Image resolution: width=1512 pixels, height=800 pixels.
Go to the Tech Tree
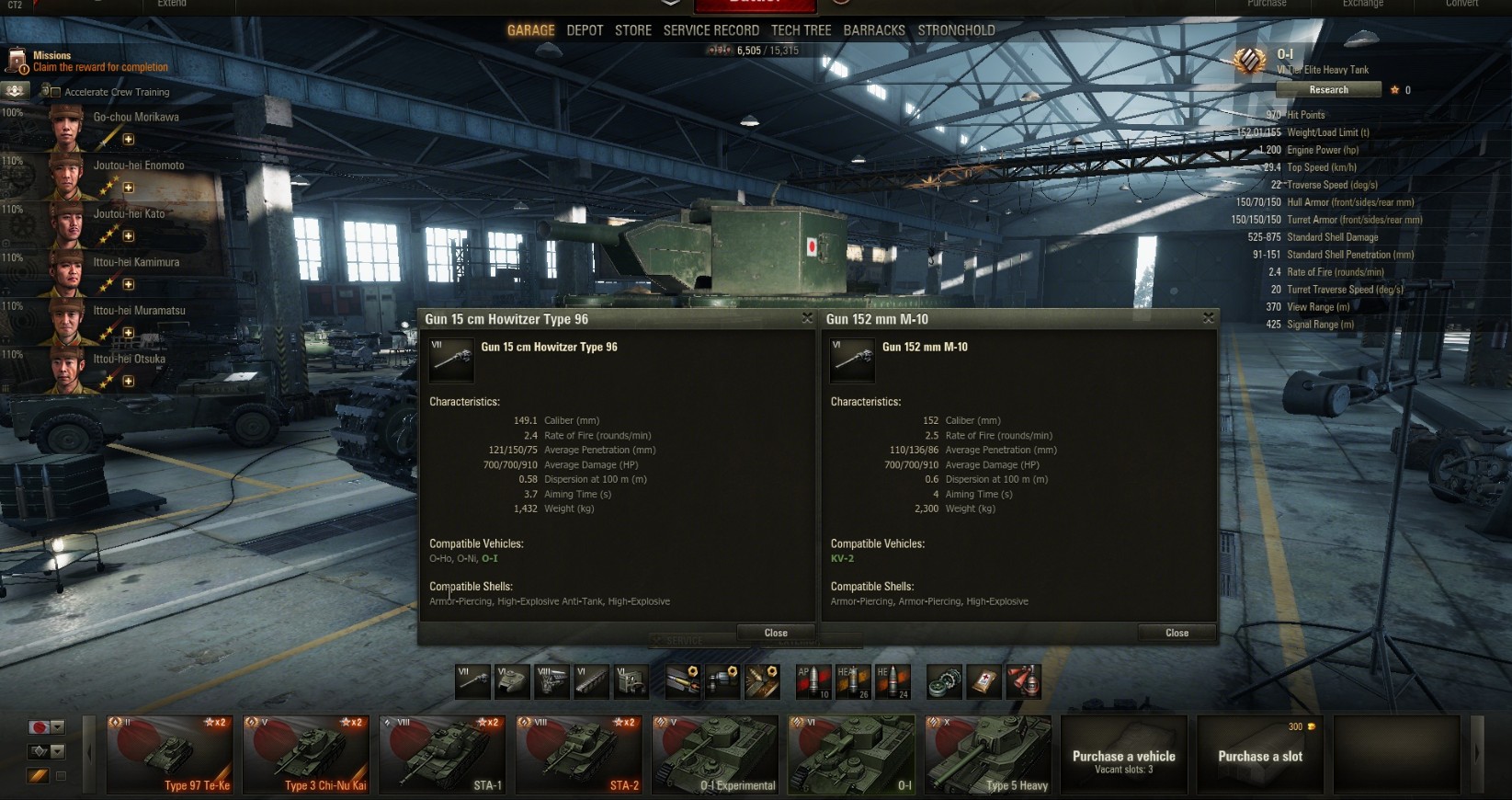click(801, 30)
